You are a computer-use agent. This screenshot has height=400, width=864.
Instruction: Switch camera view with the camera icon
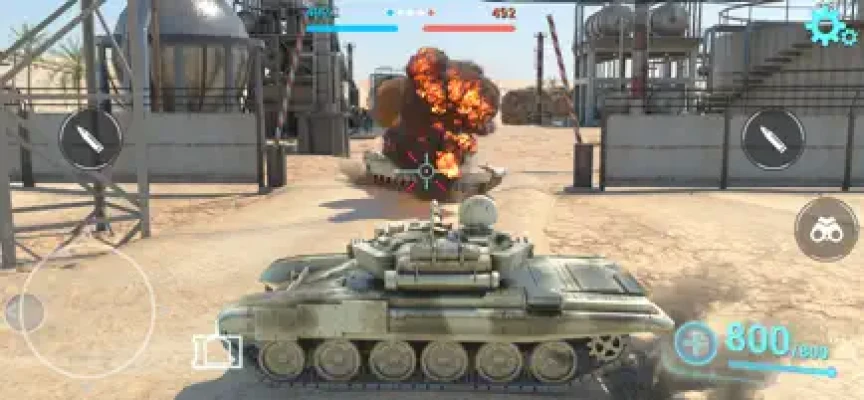[217, 351]
